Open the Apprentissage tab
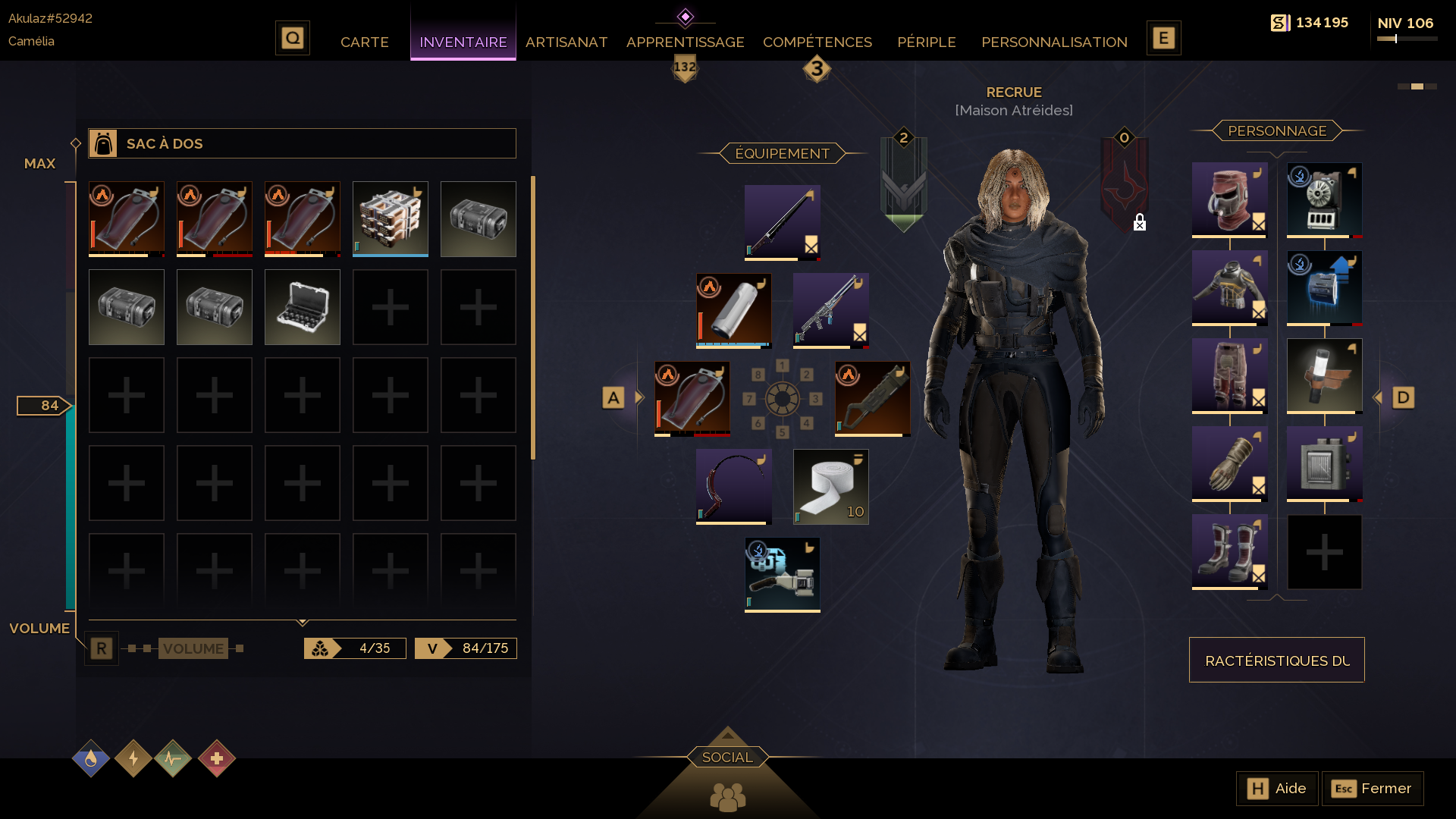This screenshot has height=819, width=1456. pyautogui.click(x=685, y=42)
